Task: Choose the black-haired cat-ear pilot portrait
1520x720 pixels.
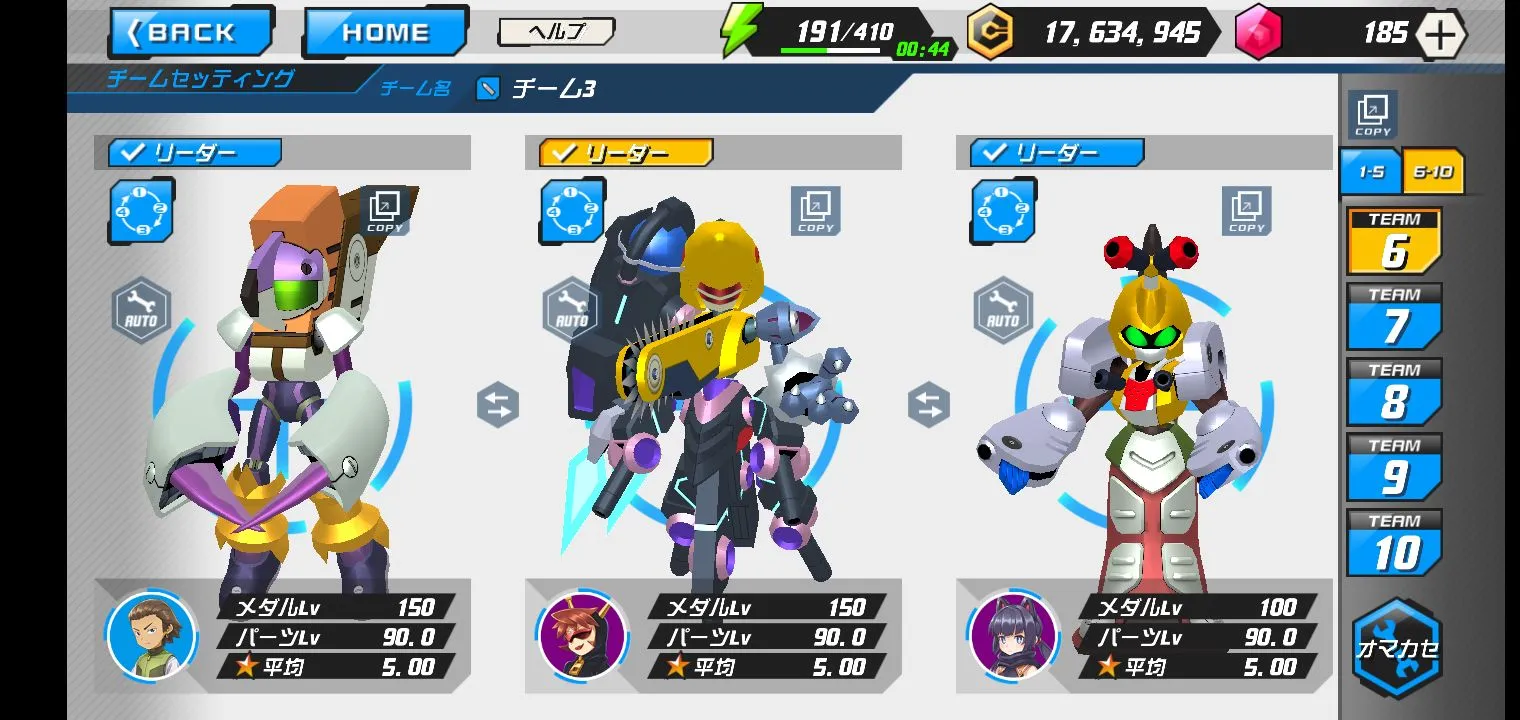Action: pyautogui.click(x=1013, y=636)
